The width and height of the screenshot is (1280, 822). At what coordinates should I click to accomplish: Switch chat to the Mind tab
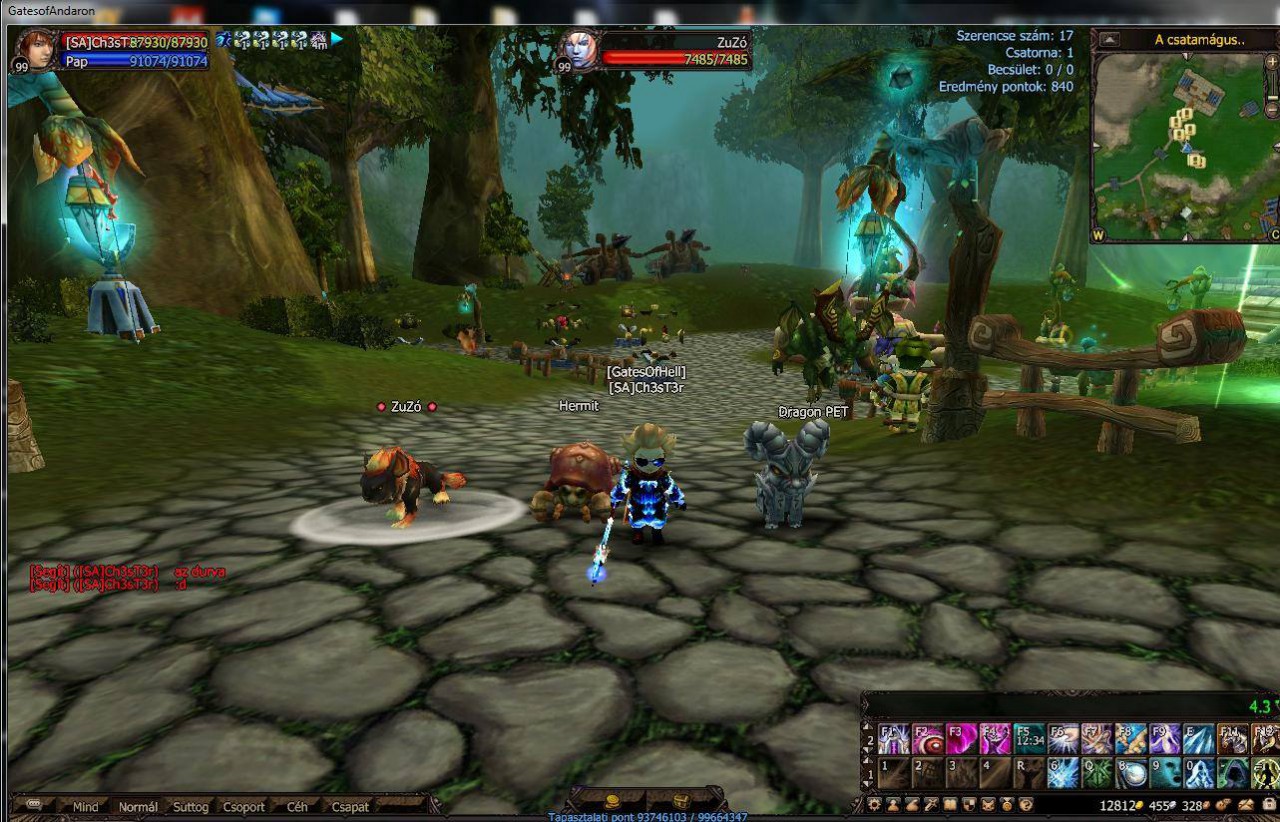click(86, 807)
